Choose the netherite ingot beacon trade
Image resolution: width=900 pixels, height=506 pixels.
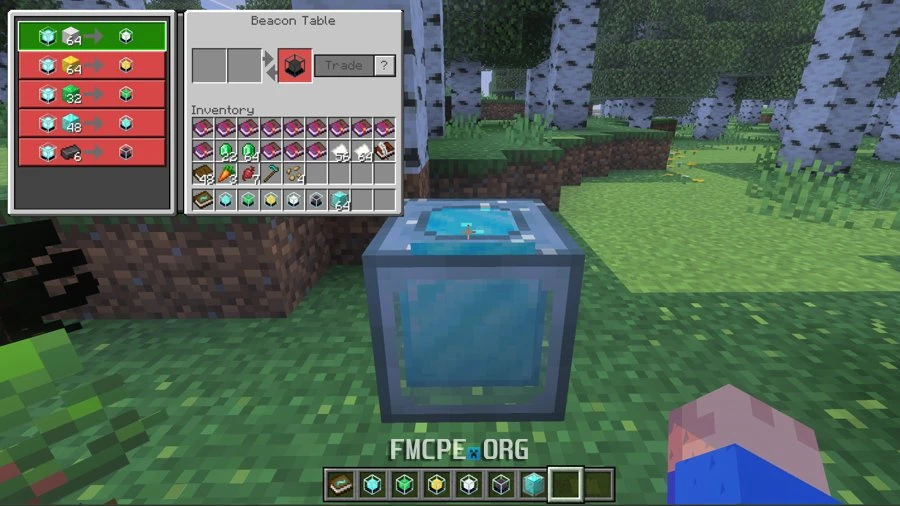(92, 152)
